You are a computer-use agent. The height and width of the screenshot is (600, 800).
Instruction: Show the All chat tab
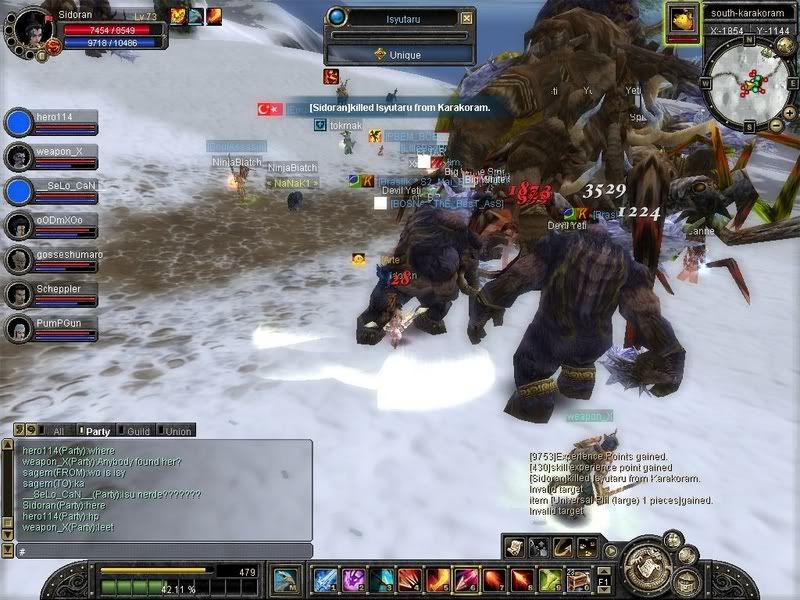58,431
